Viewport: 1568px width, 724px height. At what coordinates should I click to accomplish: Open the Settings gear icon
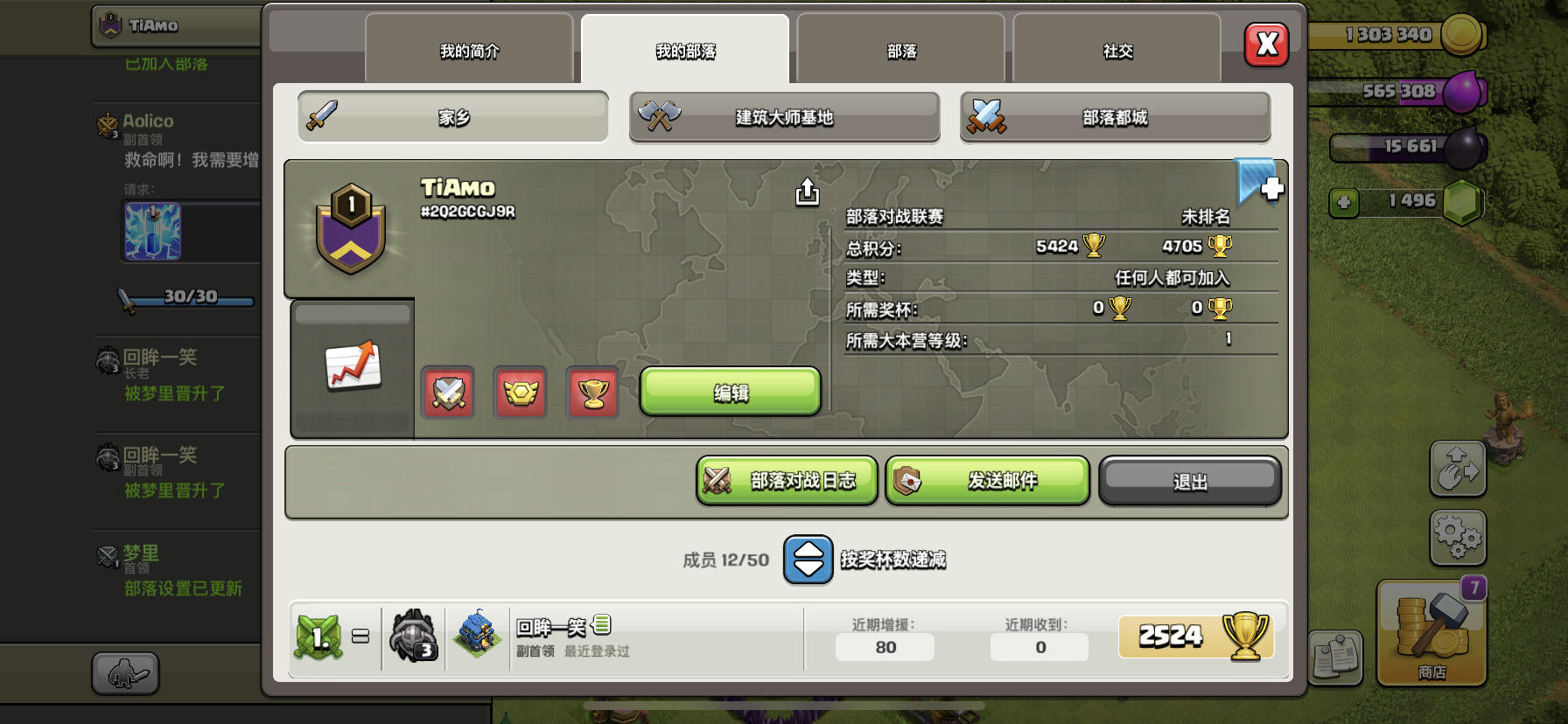pos(1458,539)
